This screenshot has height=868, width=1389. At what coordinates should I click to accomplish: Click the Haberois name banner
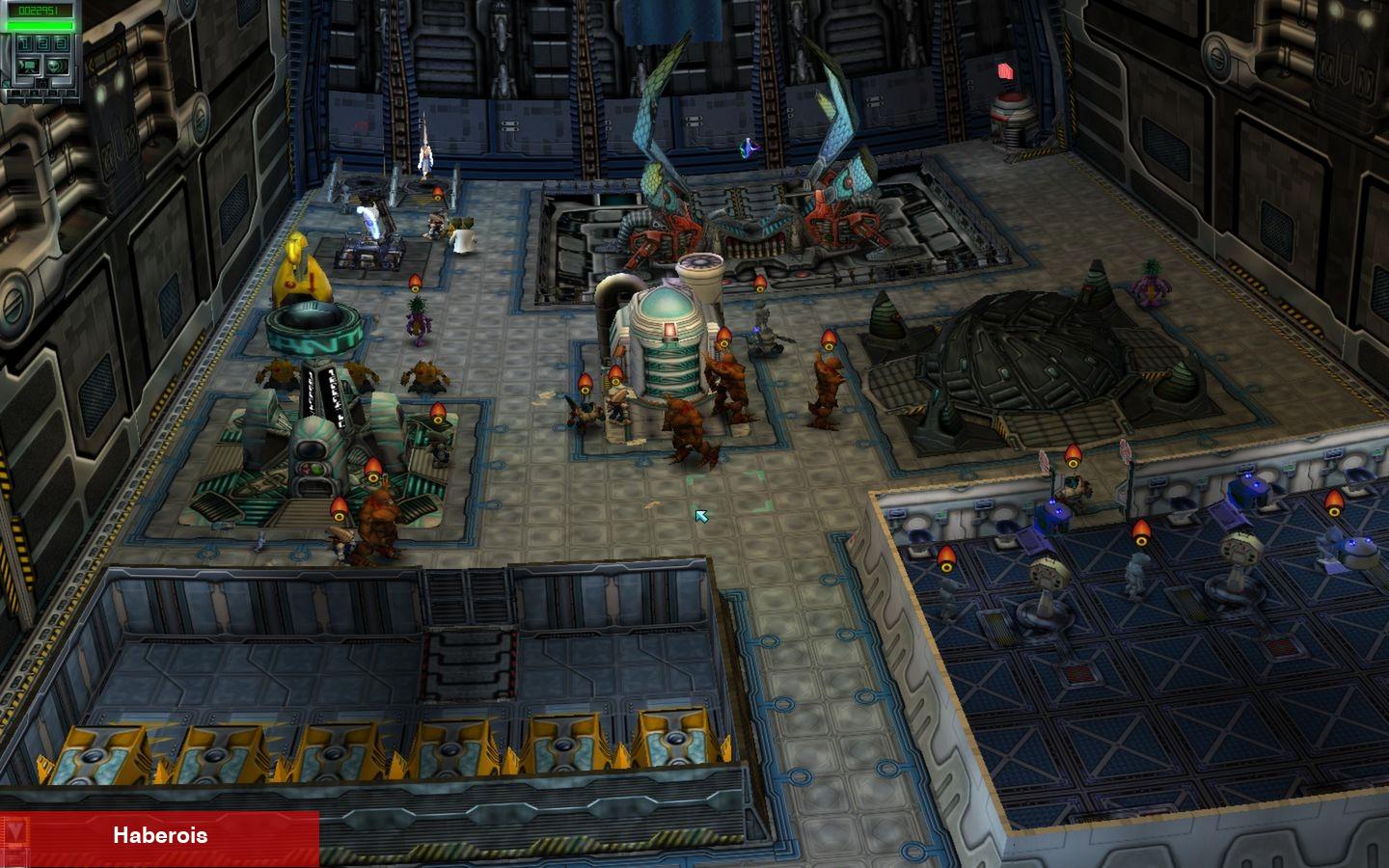160,835
